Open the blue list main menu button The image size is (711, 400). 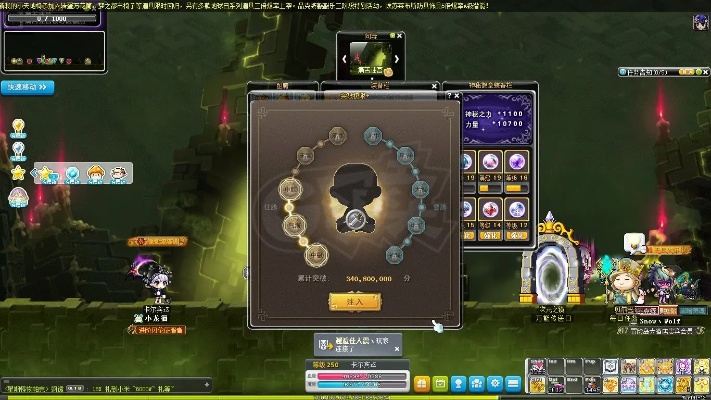point(514,383)
